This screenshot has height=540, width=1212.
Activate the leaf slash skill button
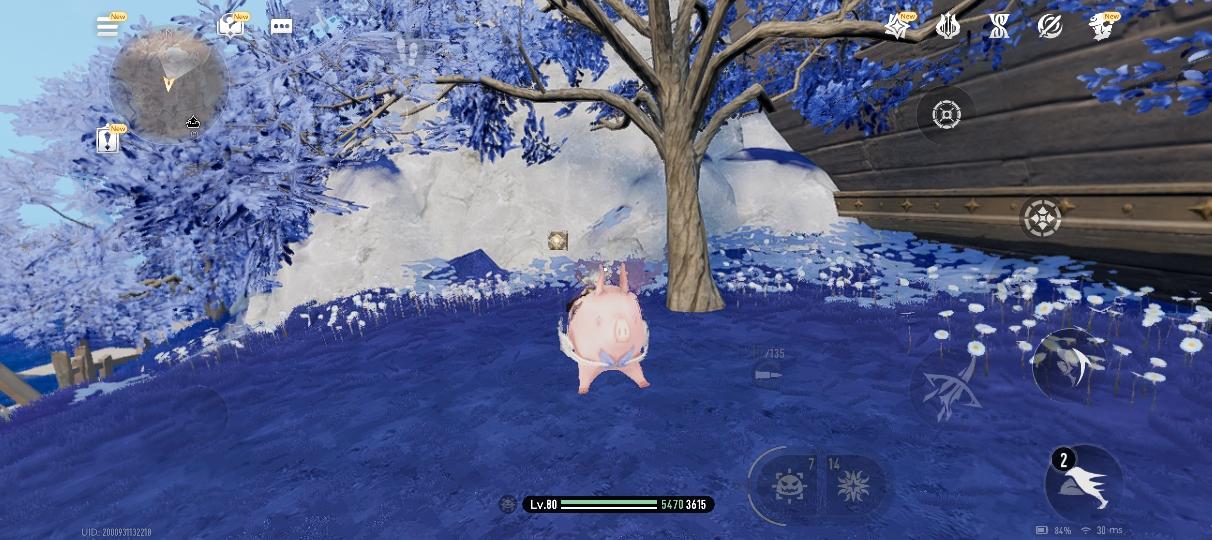click(1067, 364)
